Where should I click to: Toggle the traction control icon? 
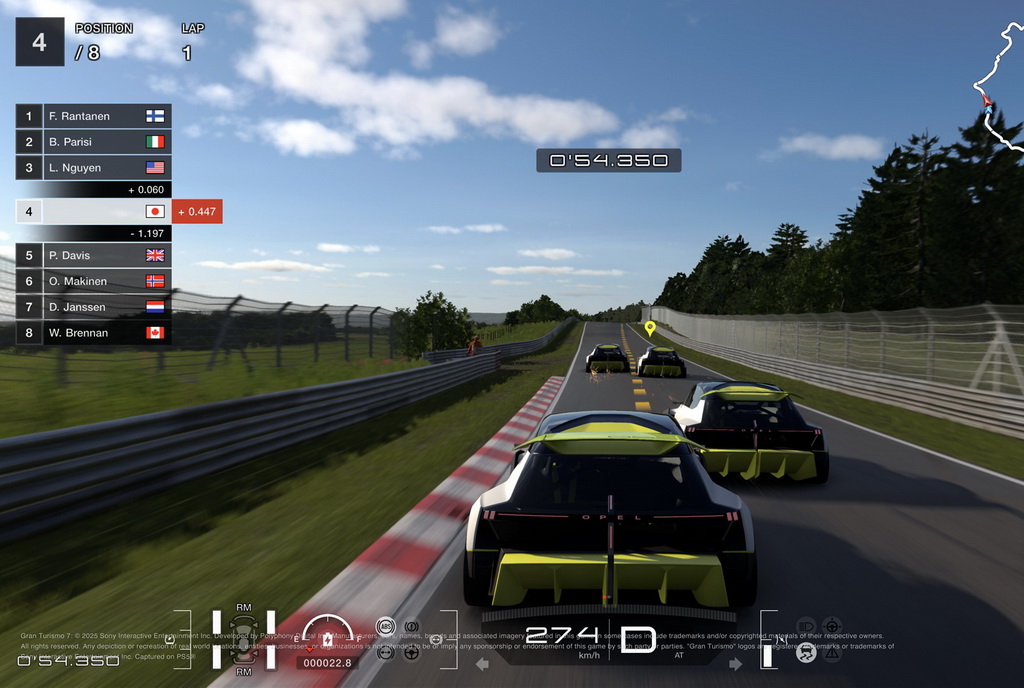805,653
